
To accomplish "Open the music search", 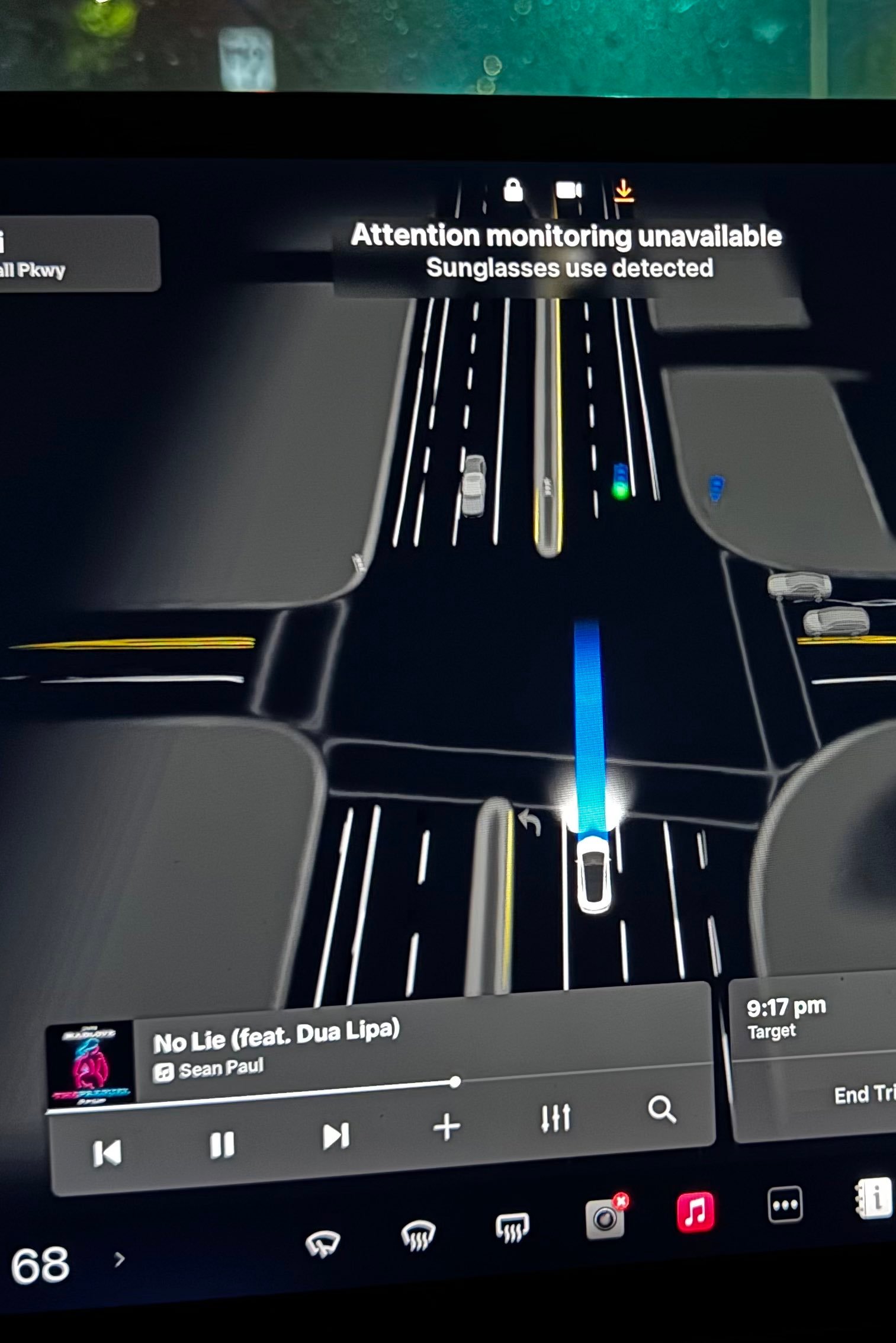I will (x=661, y=1109).
